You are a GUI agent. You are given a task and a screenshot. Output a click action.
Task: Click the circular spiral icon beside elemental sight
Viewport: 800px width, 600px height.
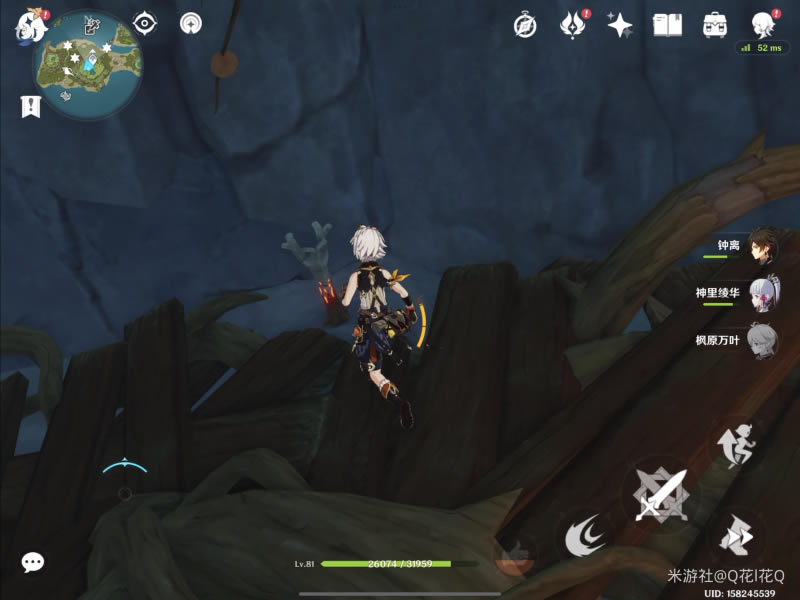190,23
